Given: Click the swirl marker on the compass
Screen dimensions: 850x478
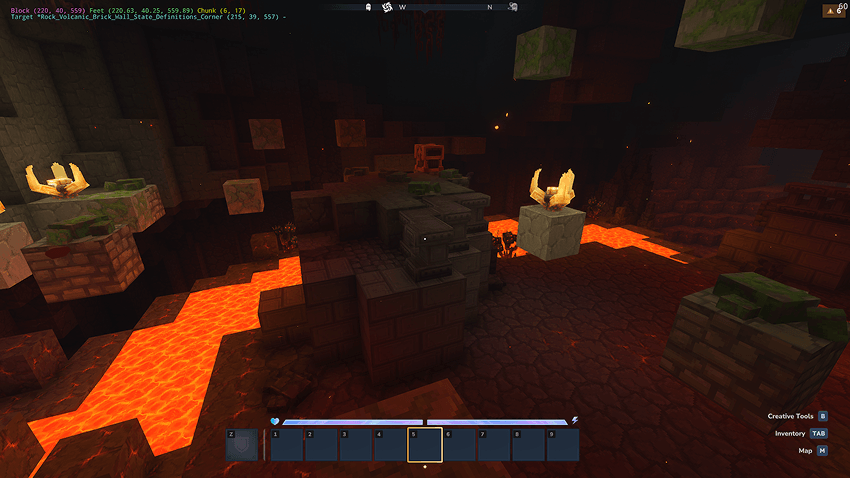Looking at the screenshot, I should (x=387, y=8).
